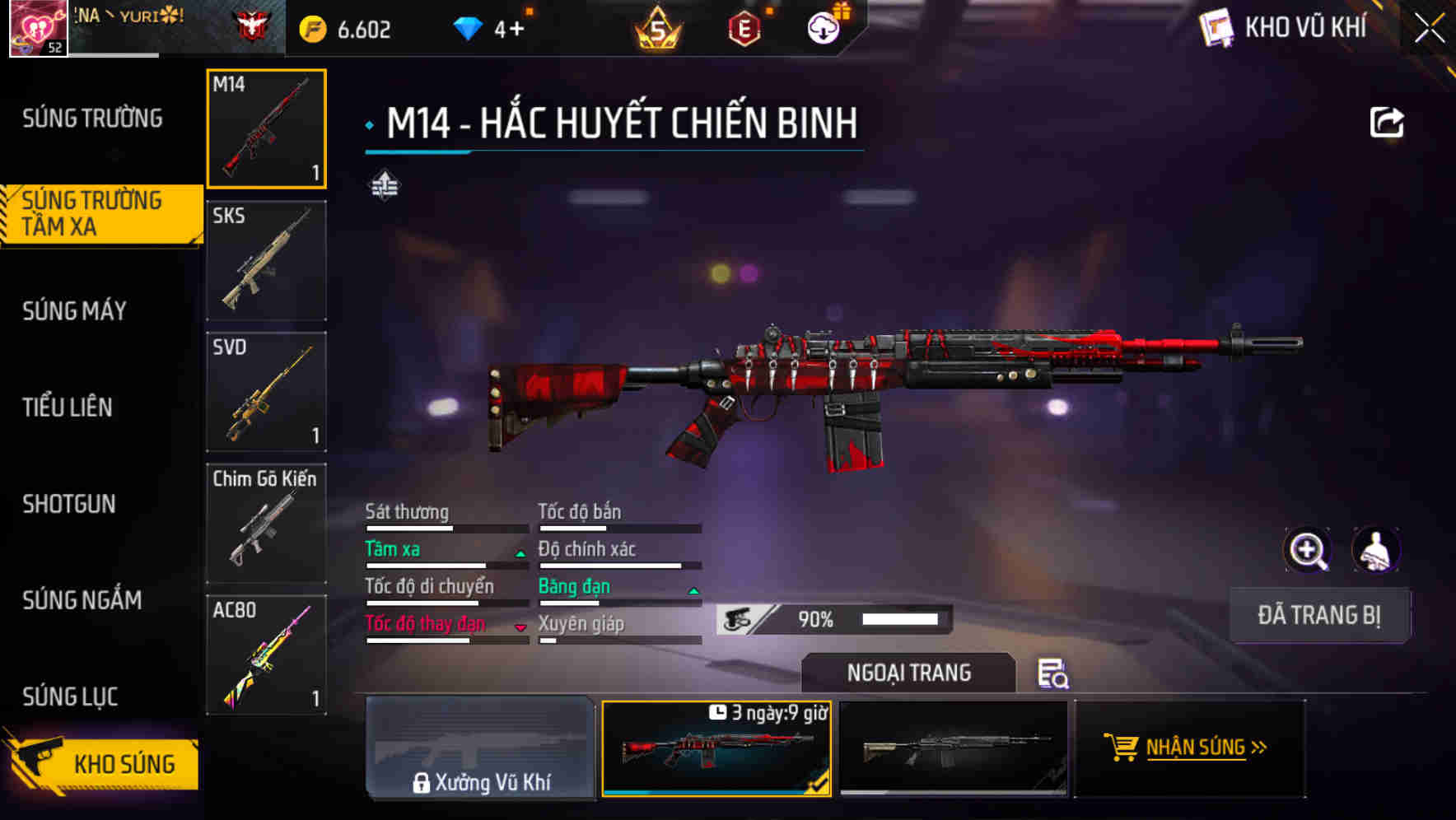Open the magnifier zoom preview icon
1456x820 pixels.
(1308, 549)
